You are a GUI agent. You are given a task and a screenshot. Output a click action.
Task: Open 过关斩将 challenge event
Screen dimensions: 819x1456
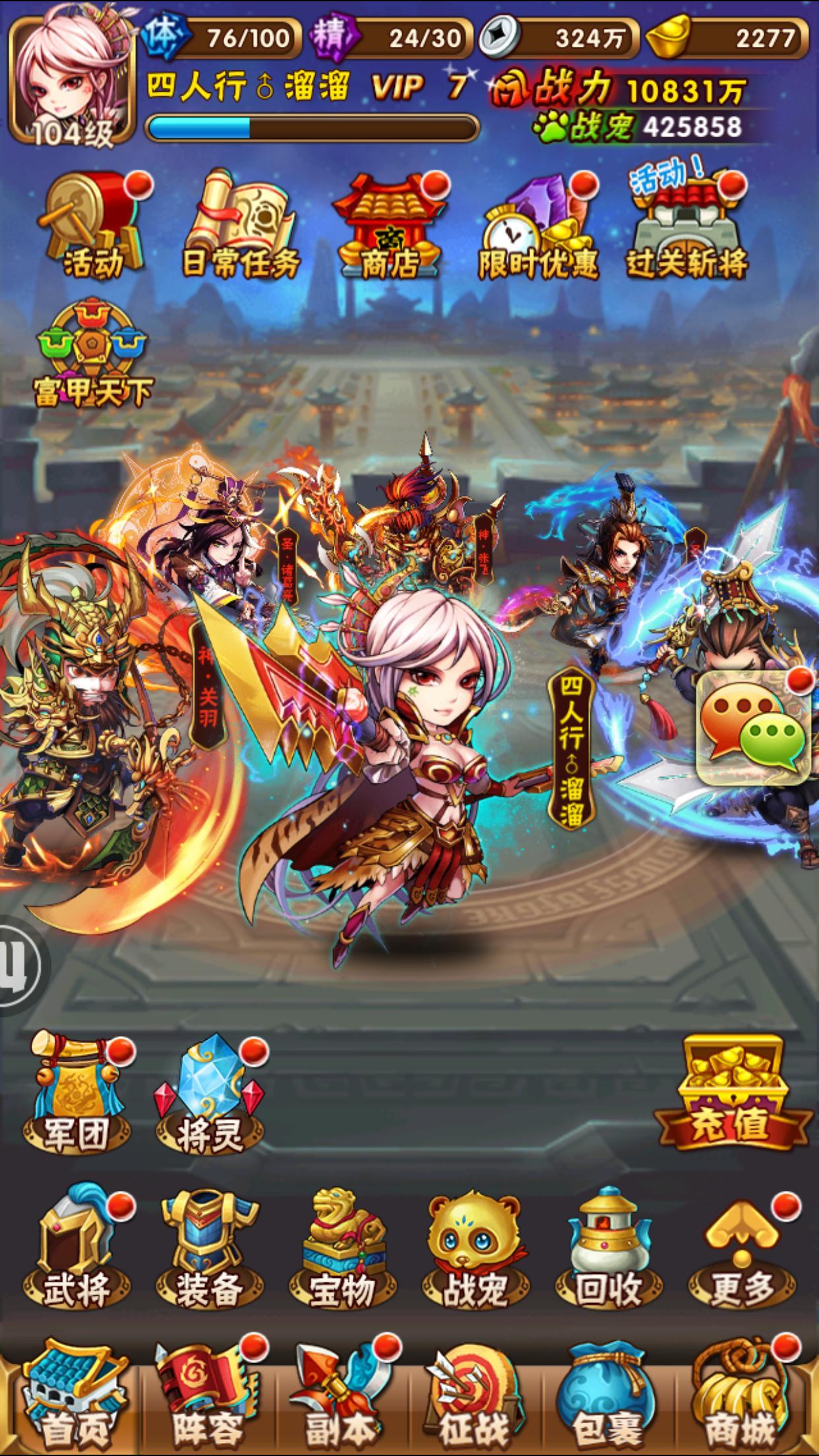pos(687,226)
